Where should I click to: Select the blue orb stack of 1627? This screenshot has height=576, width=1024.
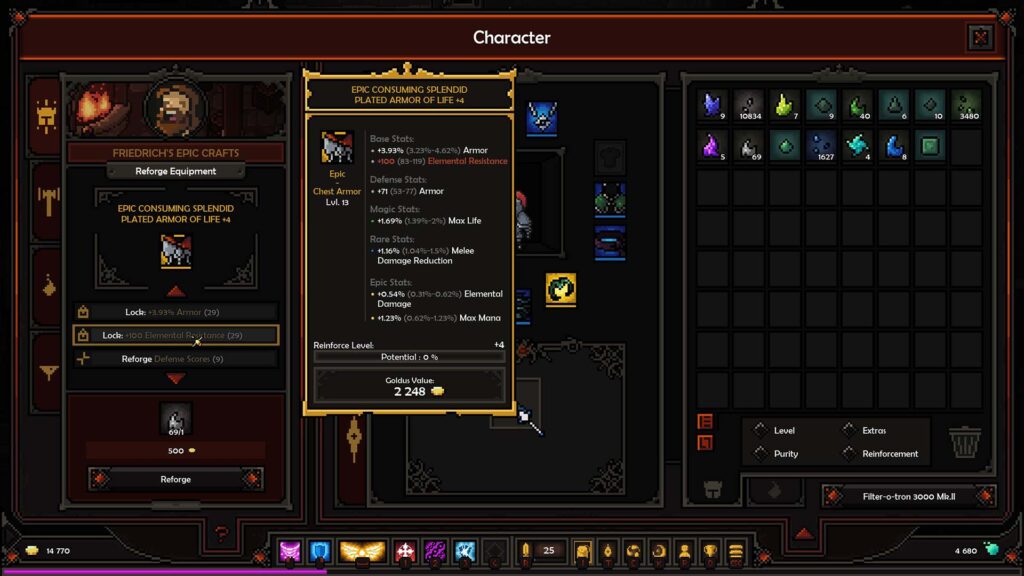coord(822,146)
